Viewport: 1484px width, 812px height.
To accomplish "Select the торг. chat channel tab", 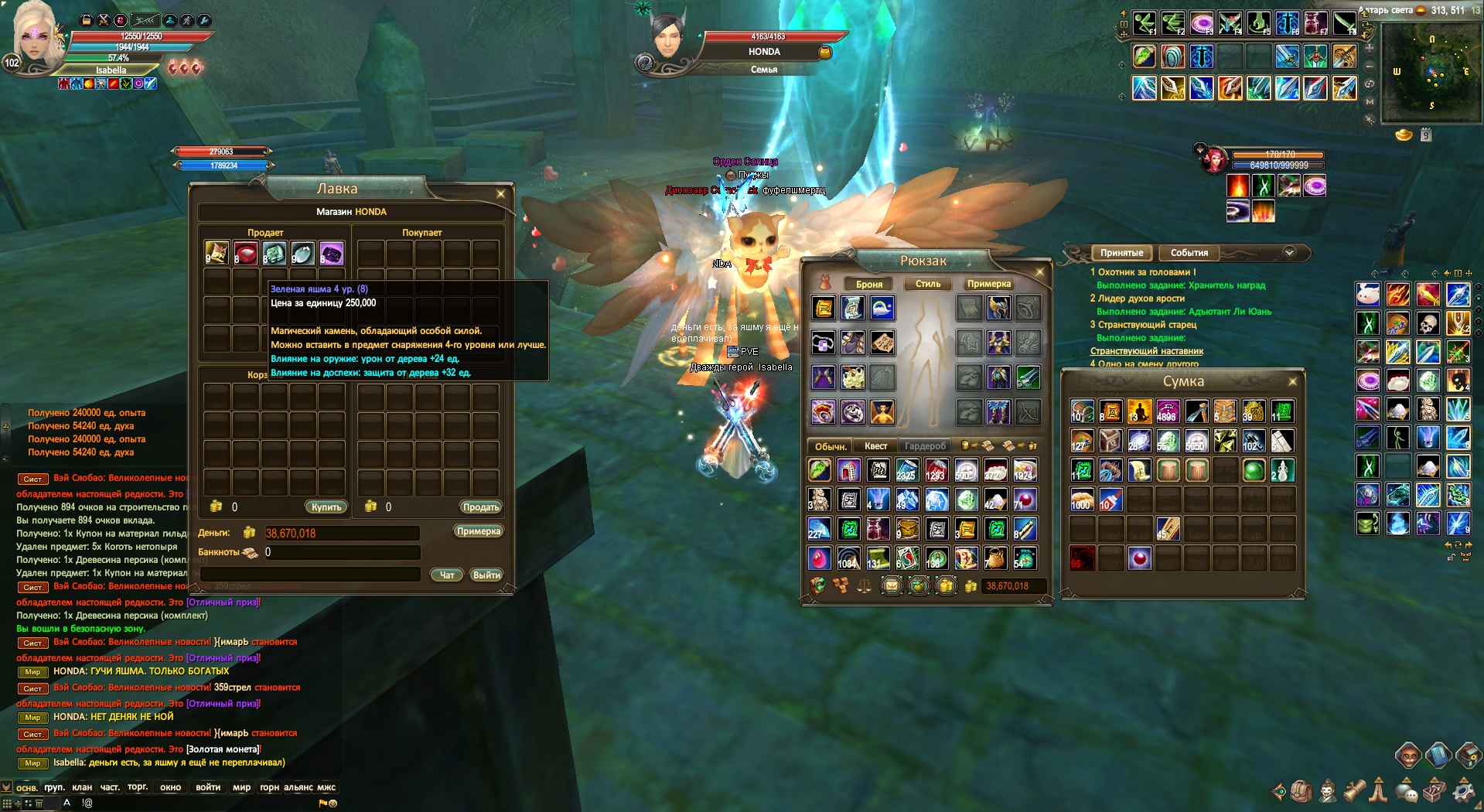I will coord(138,787).
